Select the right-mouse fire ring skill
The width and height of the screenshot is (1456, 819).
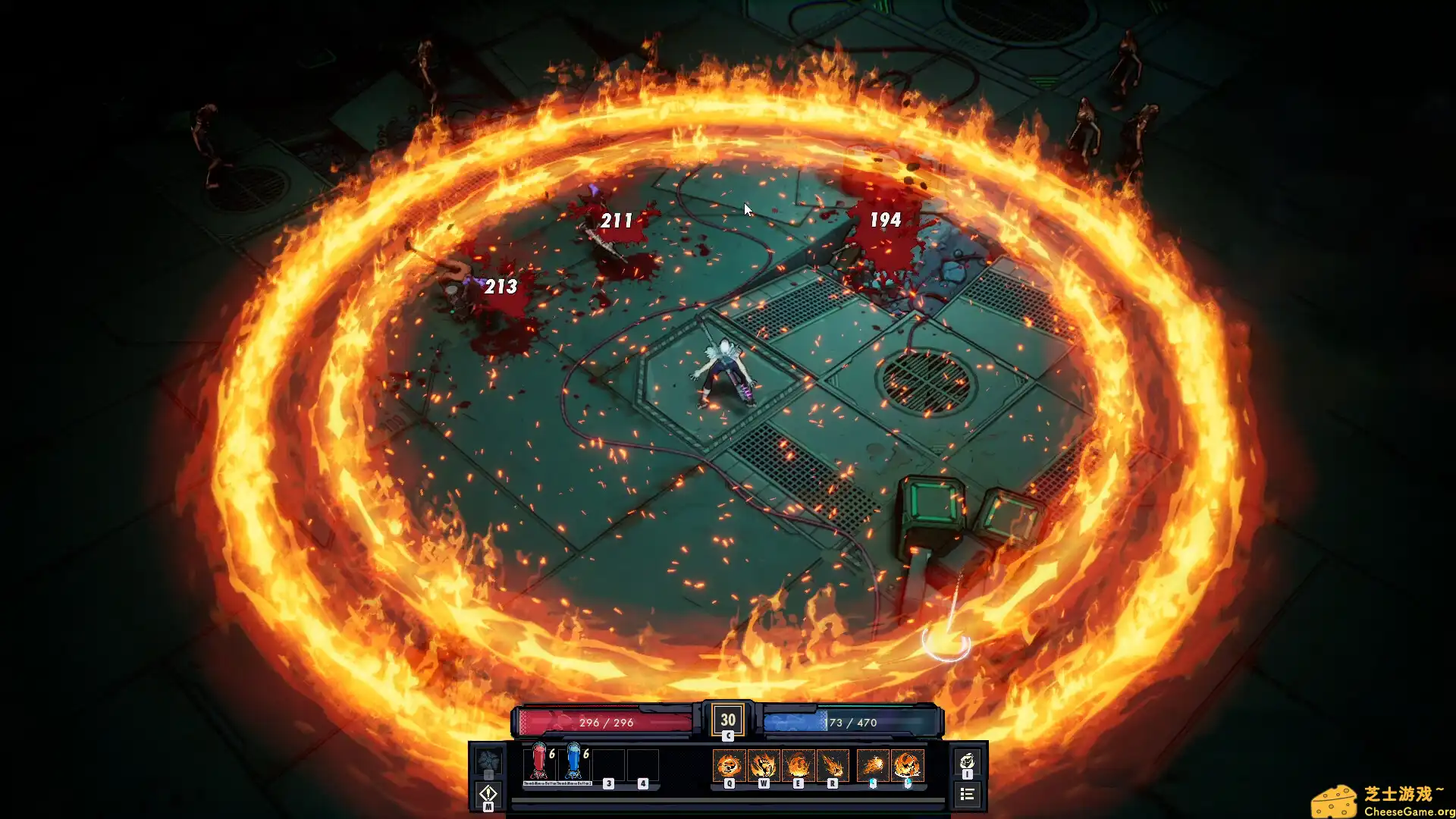pyautogui.click(x=907, y=765)
